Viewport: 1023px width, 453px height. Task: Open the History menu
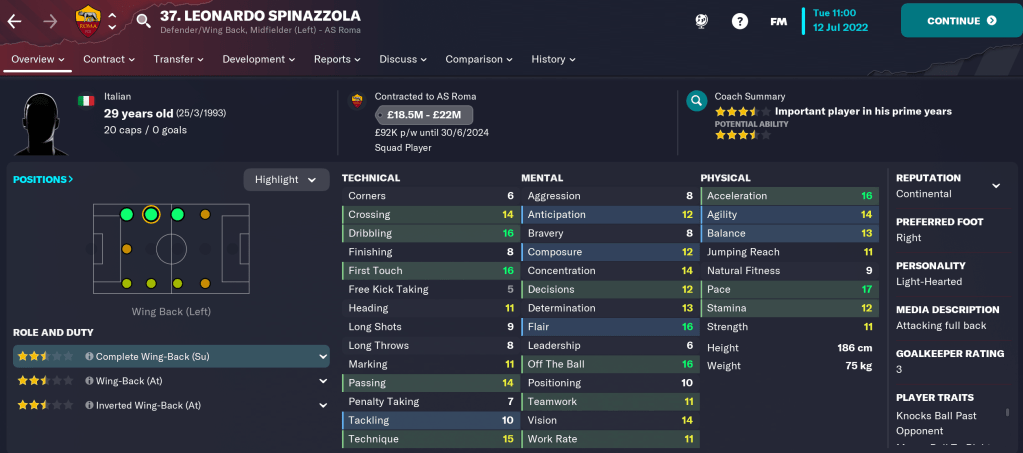pos(553,59)
